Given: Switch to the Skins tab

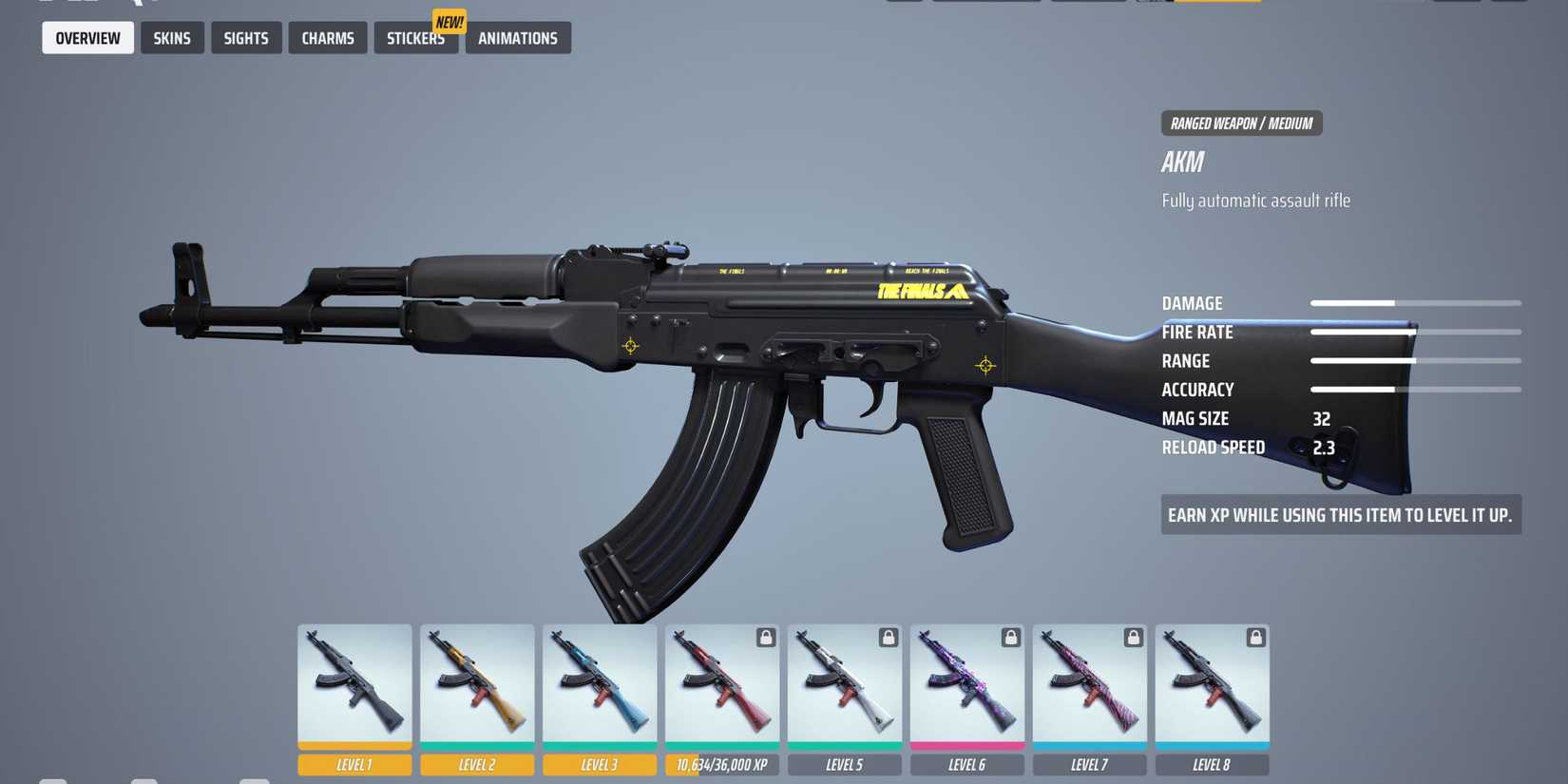Looking at the screenshot, I should pos(172,38).
